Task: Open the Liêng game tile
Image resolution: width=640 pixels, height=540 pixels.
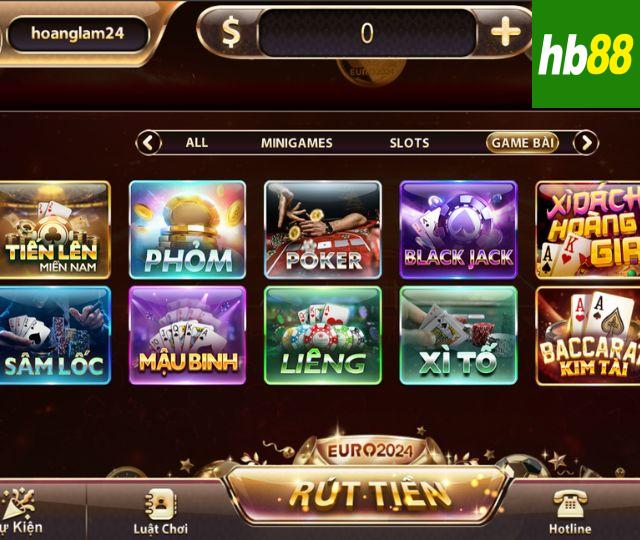Action: [x=323, y=335]
